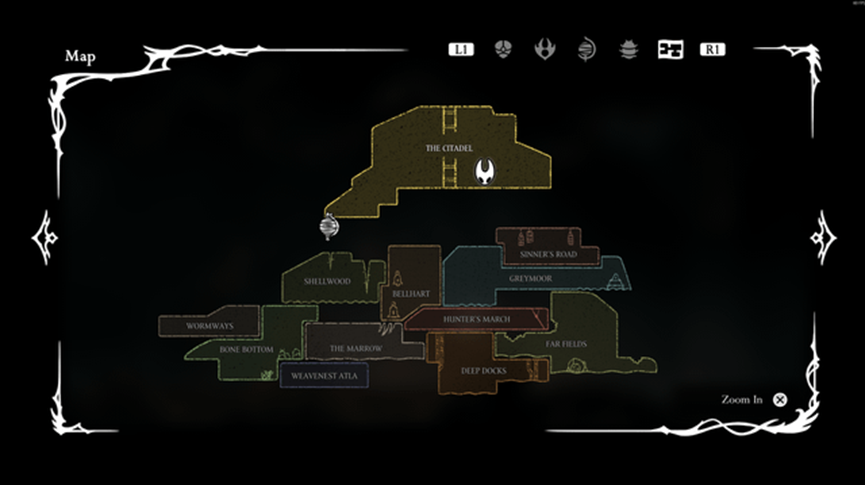Click the silver sphere marker below The Citadel
This screenshot has height=485, width=865.
pos(329,227)
